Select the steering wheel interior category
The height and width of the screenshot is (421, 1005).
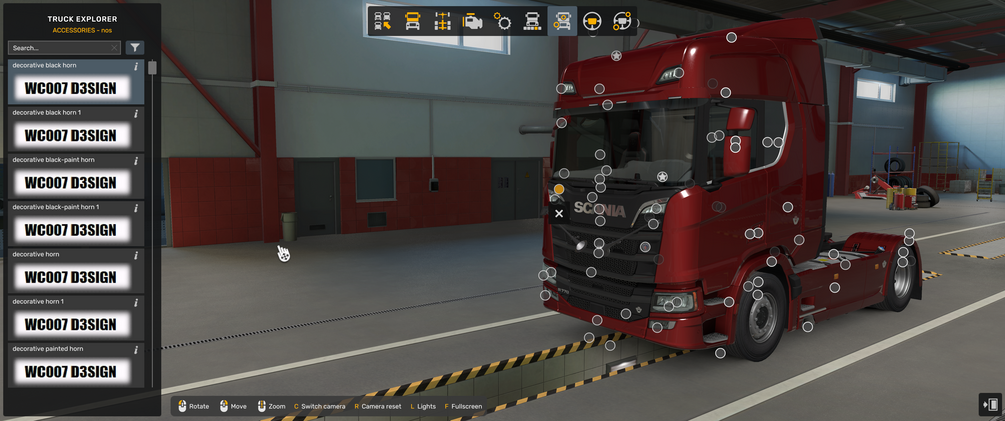(x=592, y=20)
